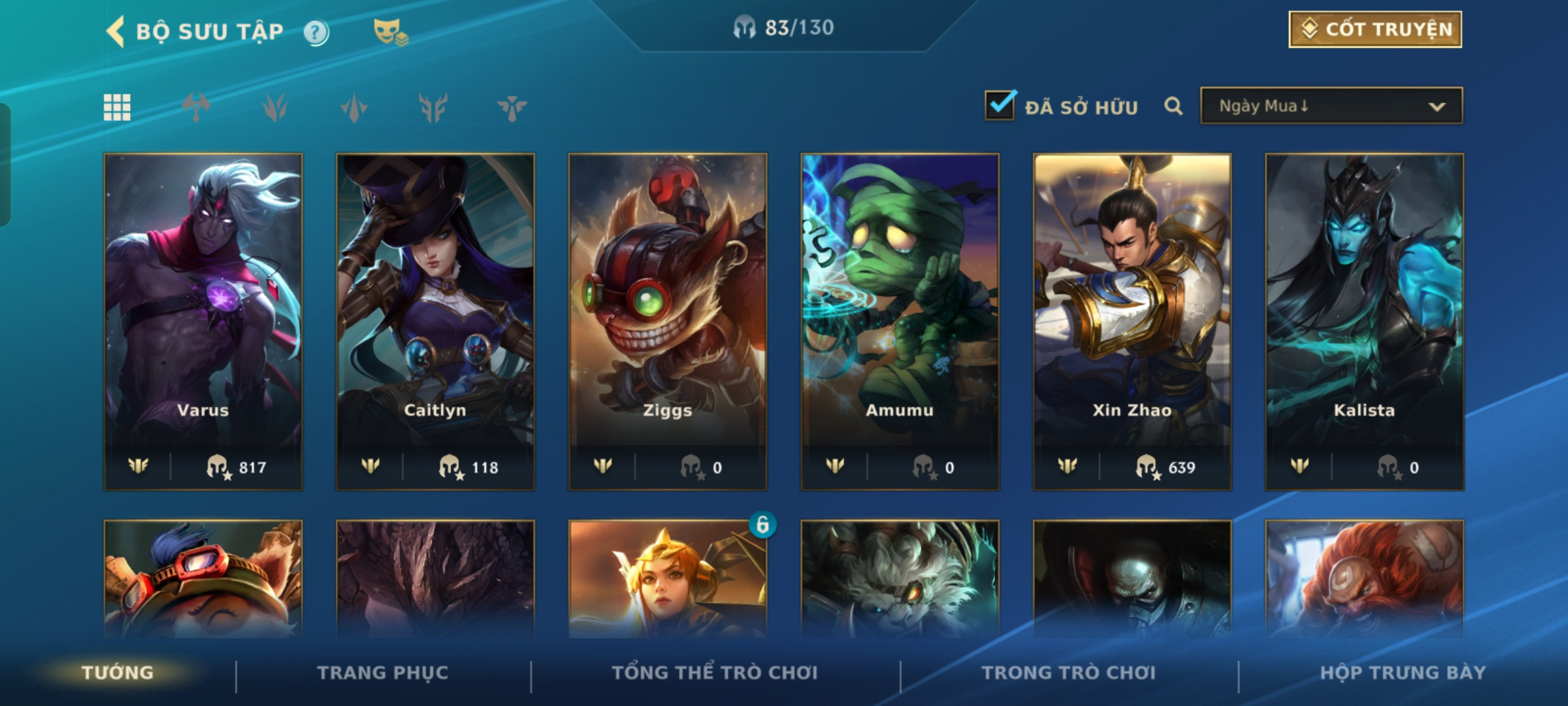Expand the Ngày Mua sort dropdown
The width and height of the screenshot is (1568, 706).
(1331, 106)
